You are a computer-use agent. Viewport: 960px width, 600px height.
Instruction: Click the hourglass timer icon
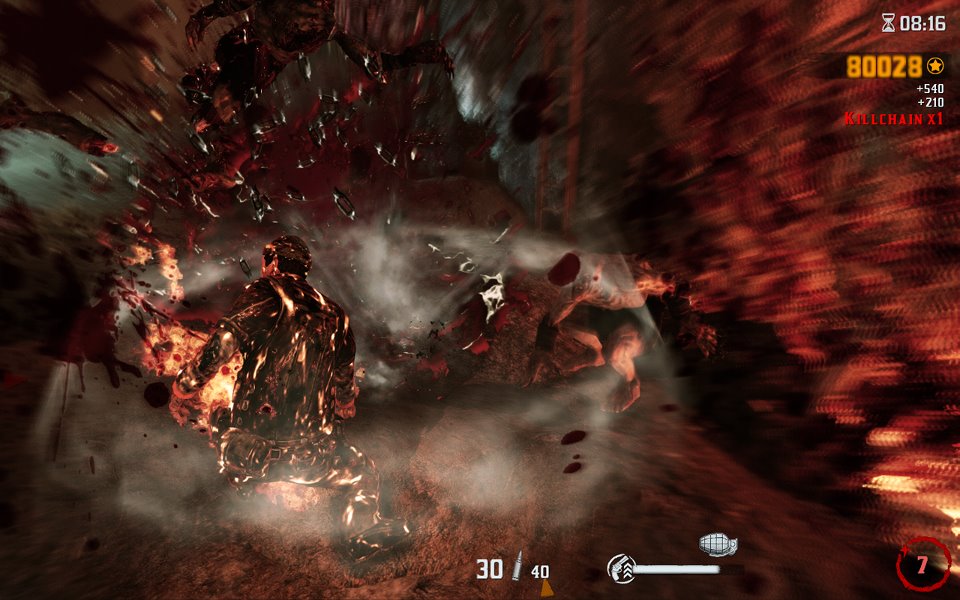point(888,22)
